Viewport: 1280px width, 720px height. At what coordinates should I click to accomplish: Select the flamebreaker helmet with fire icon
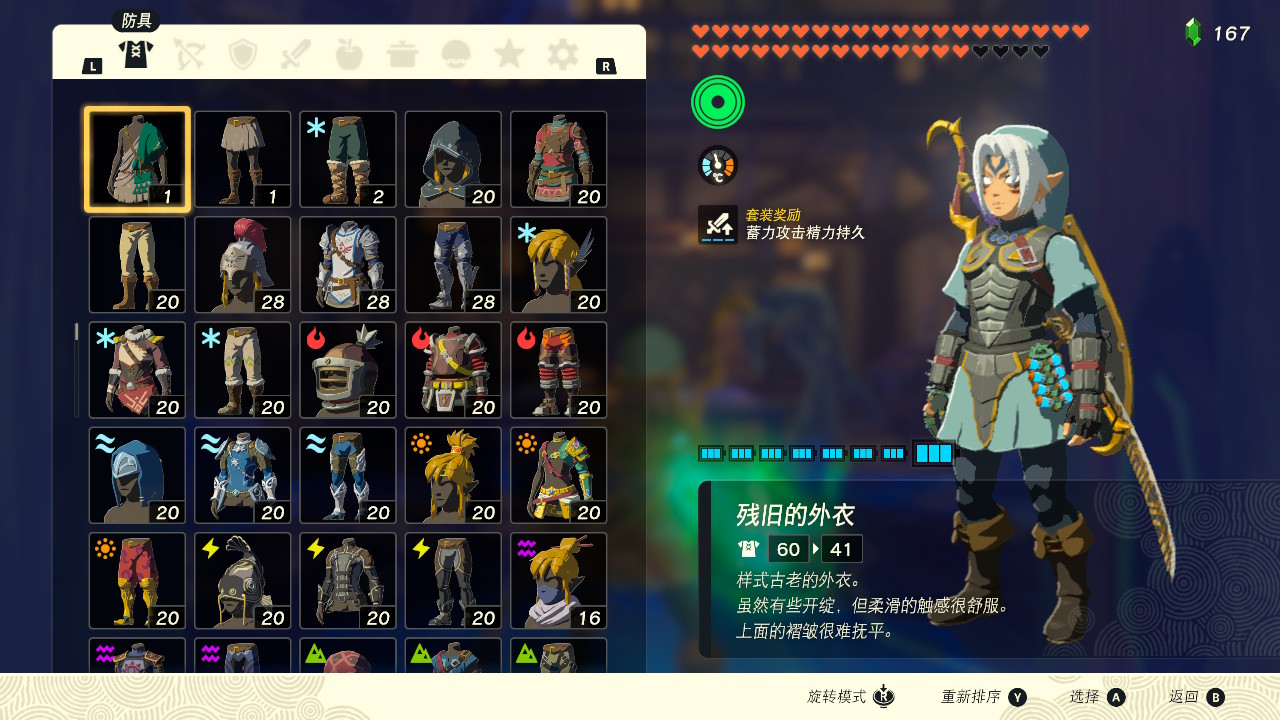[x=348, y=370]
